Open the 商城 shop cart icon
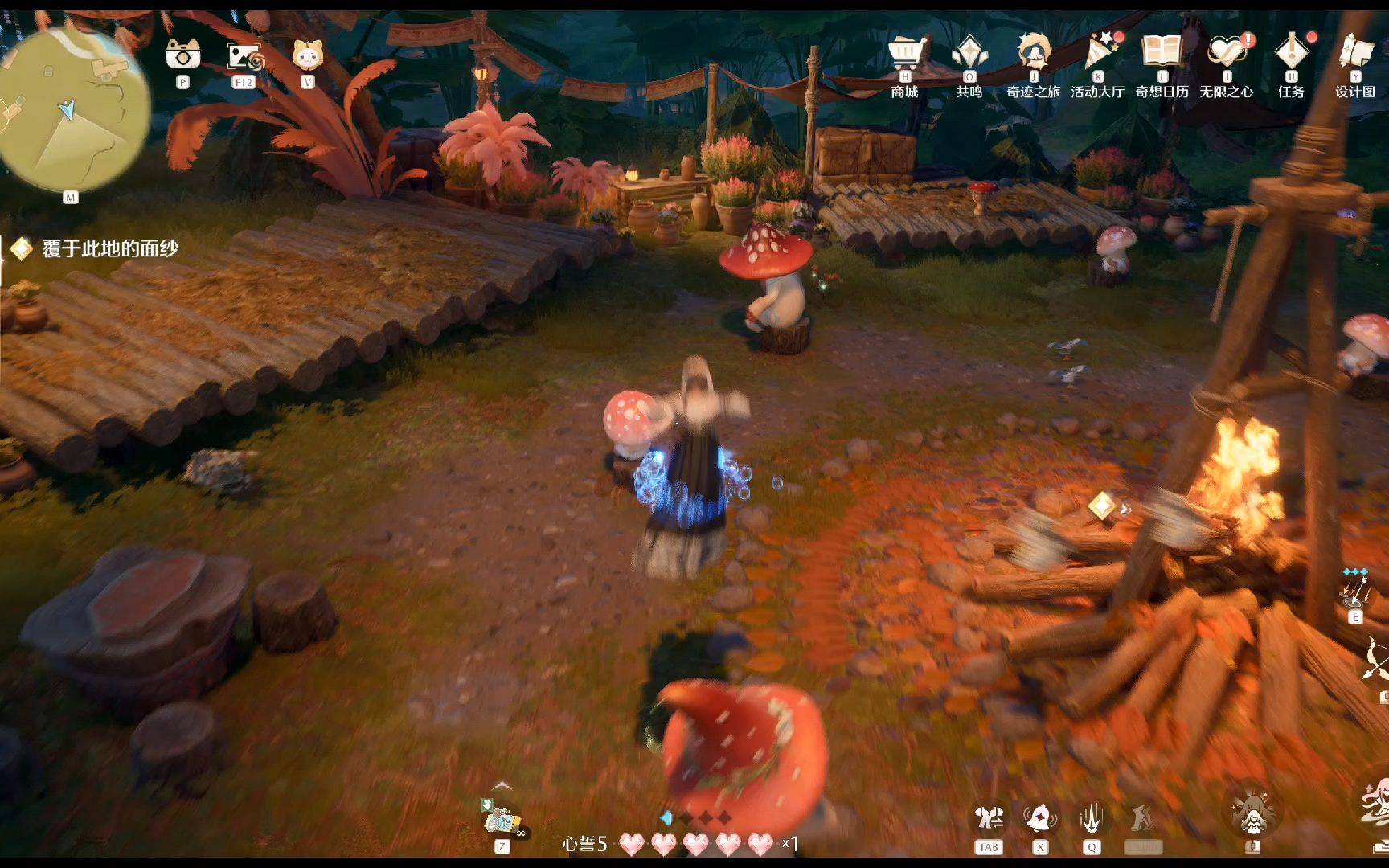The height and width of the screenshot is (868, 1389). 905,54
